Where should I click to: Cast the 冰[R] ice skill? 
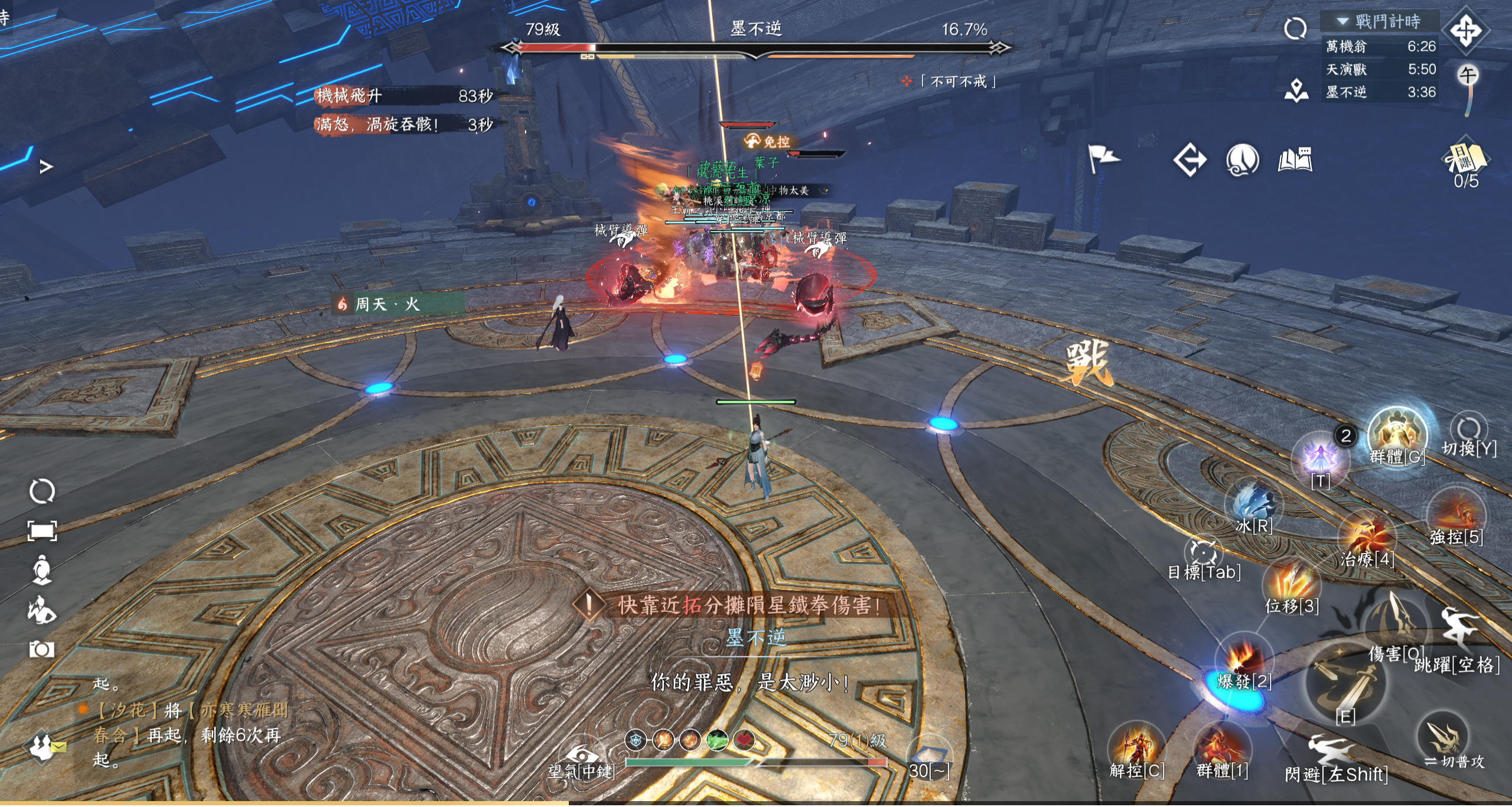pyautogui.click(x=1254, y=505)
